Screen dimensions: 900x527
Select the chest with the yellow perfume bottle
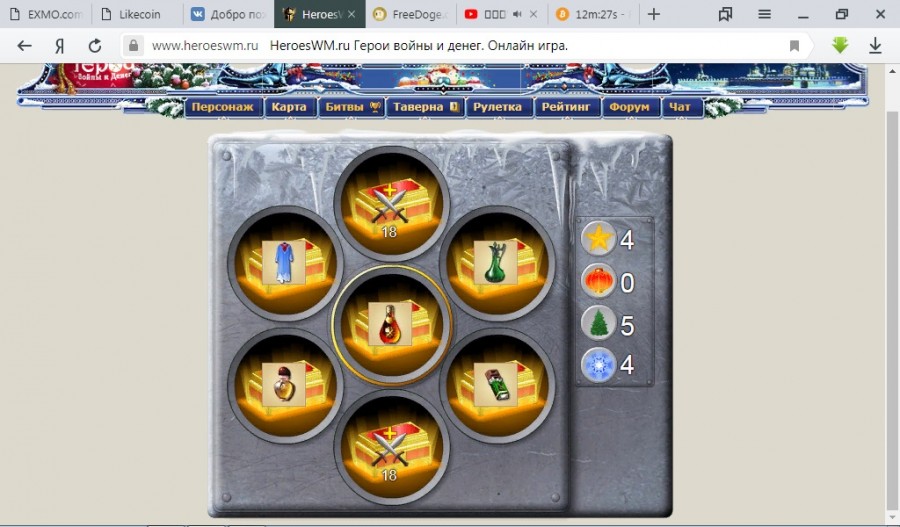(x=284, y=383)
